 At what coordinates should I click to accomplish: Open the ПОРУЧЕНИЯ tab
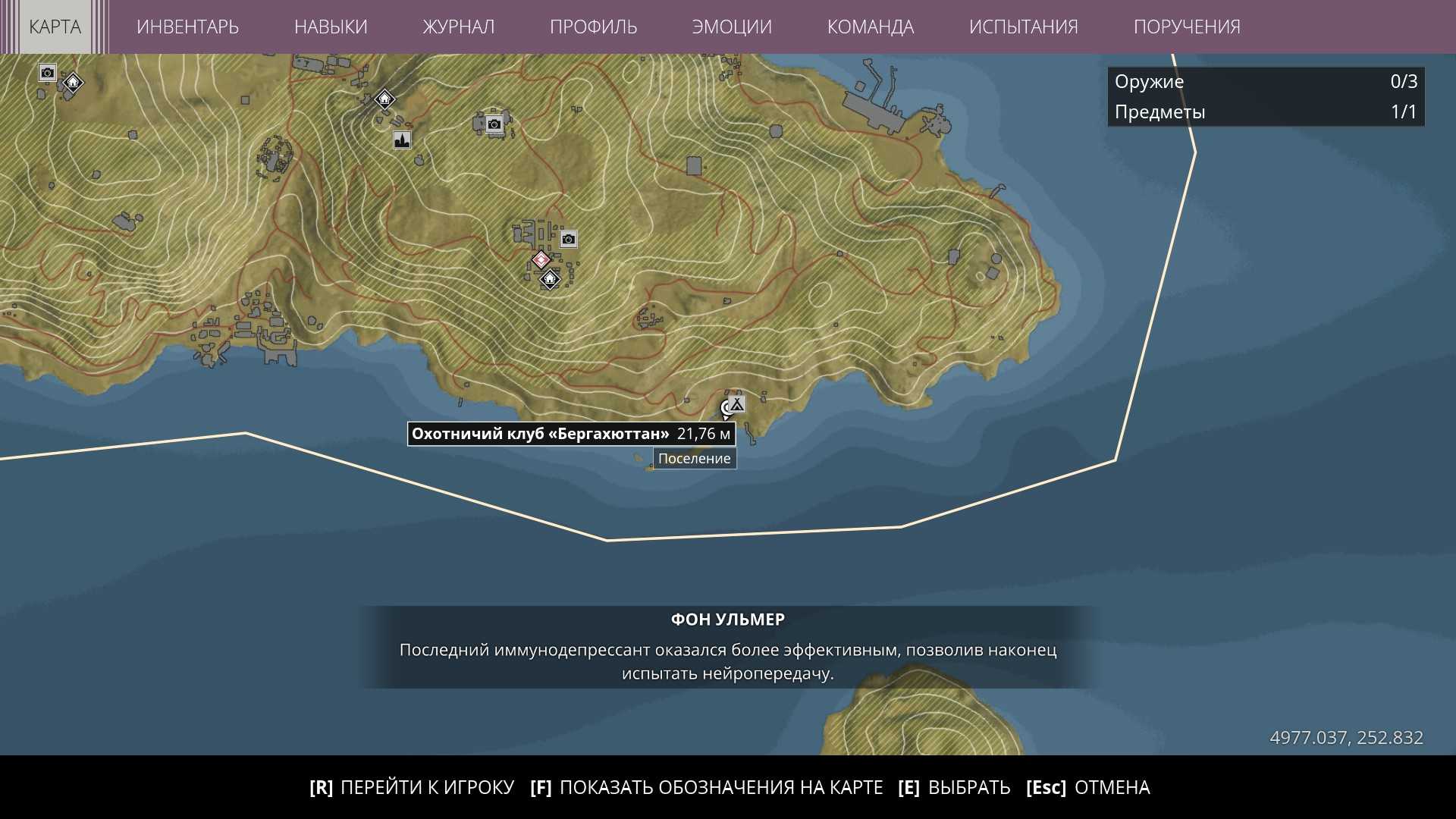click(1187, 27)
